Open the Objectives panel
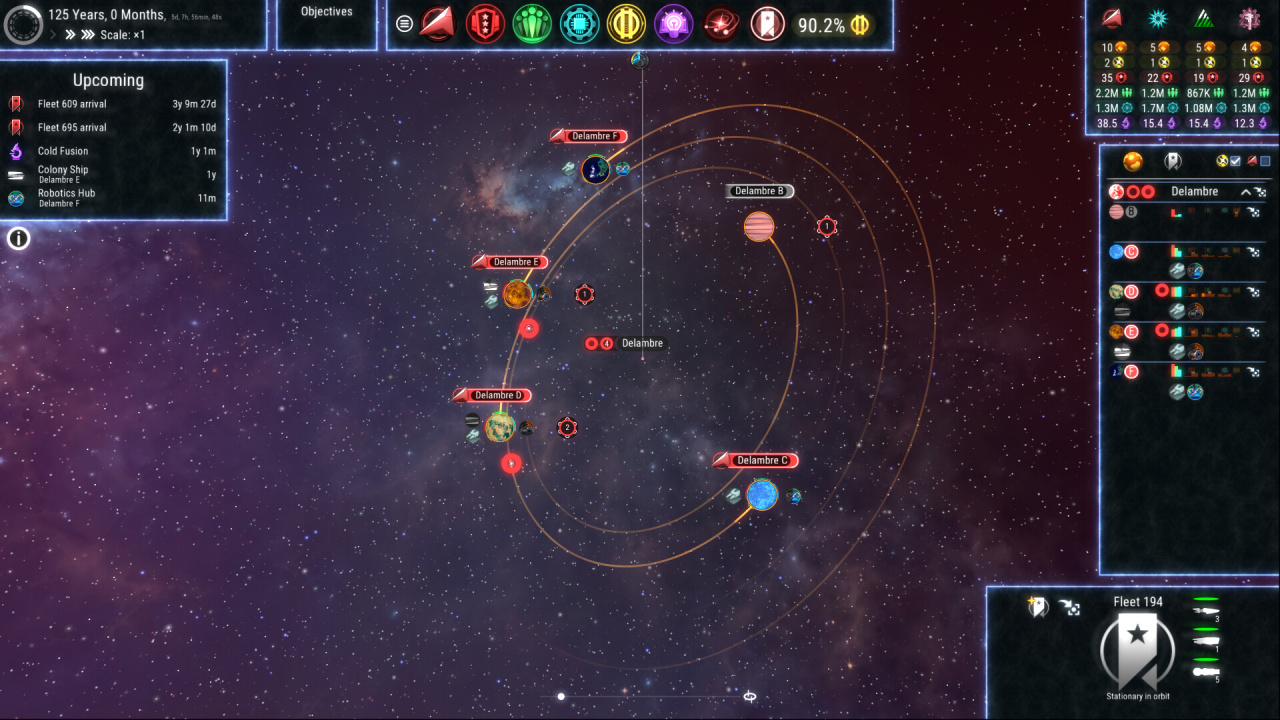The image size is (1280, 720). pyautogui.click(x=327, y=12)
